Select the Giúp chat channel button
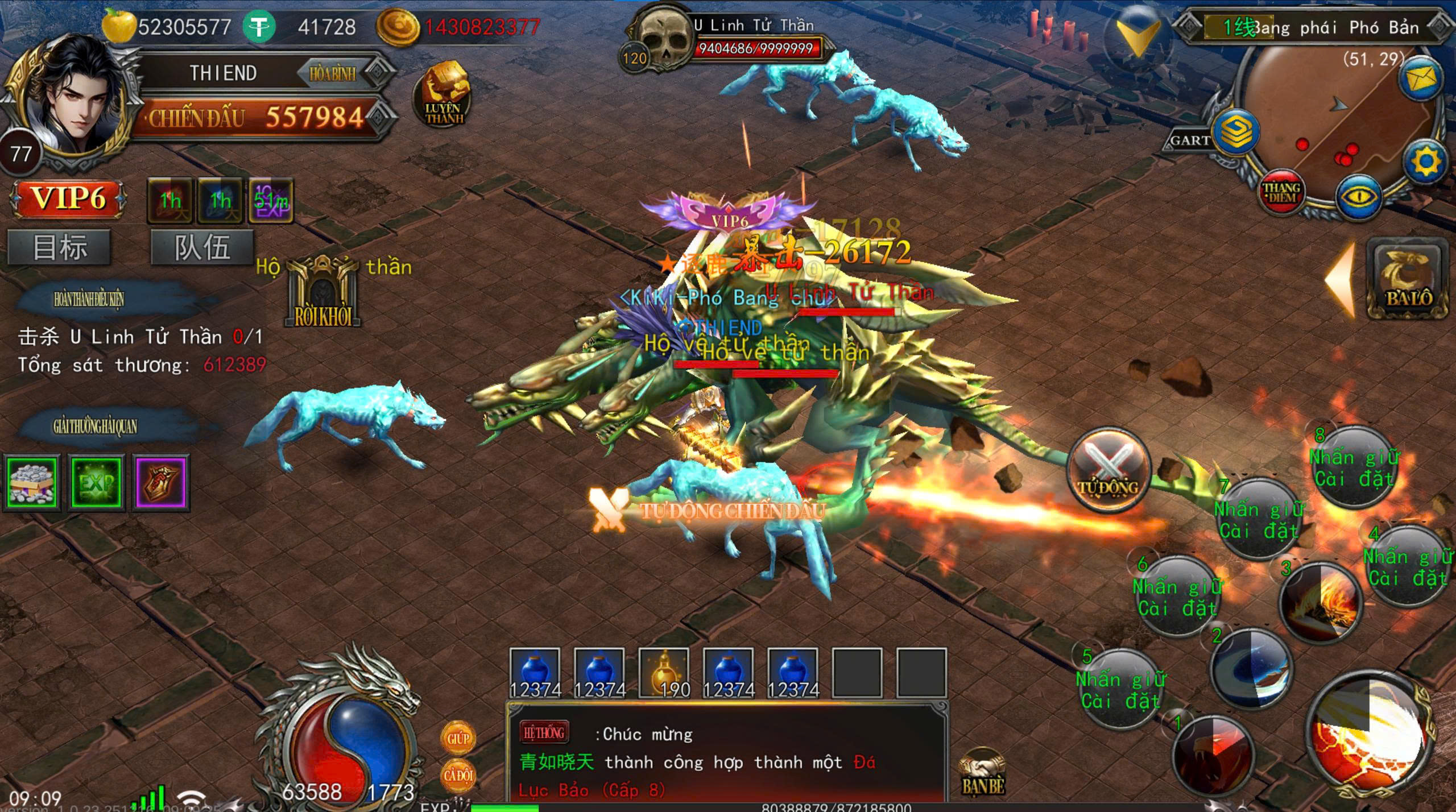The width and height of the screenshot is (1456, 812). 458,738
